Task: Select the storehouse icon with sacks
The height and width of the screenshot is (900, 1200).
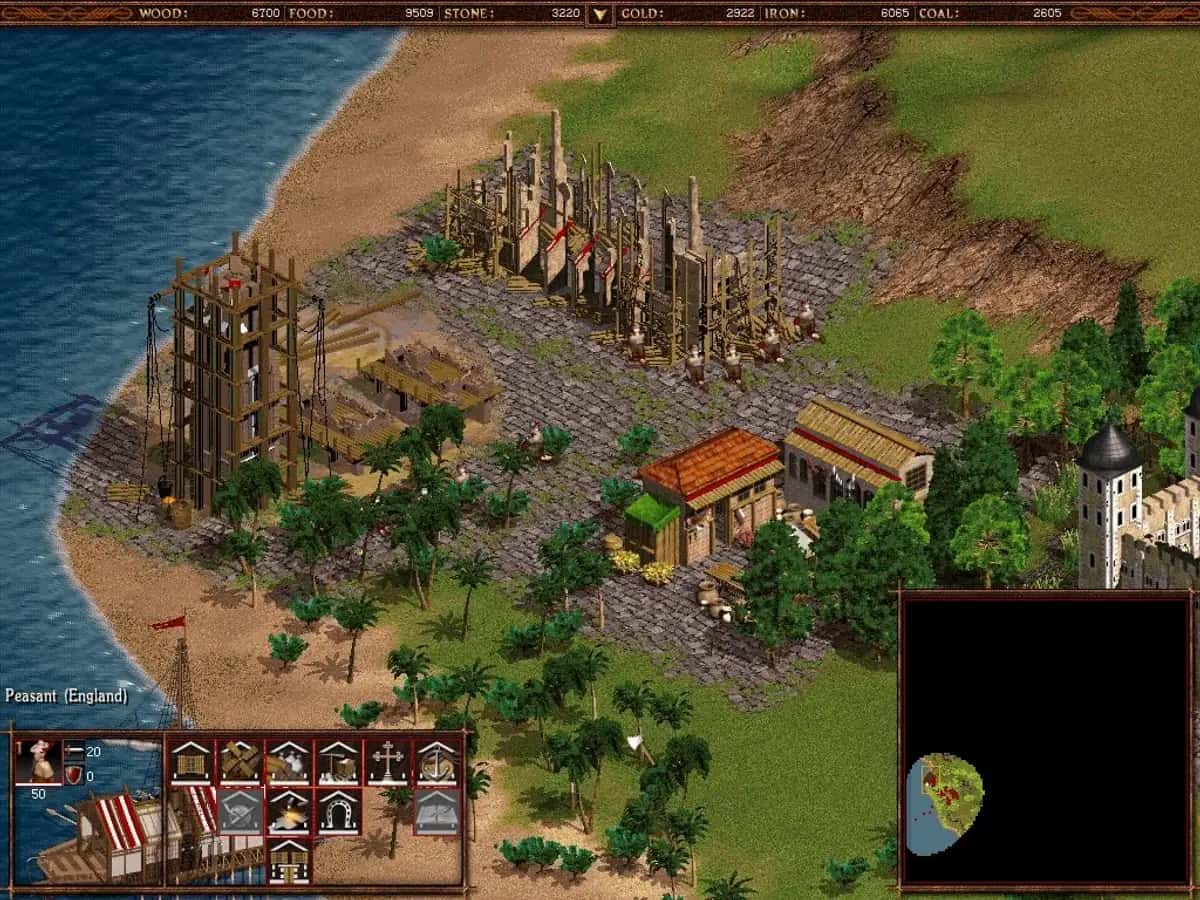Action: click(x=289, y=763)
